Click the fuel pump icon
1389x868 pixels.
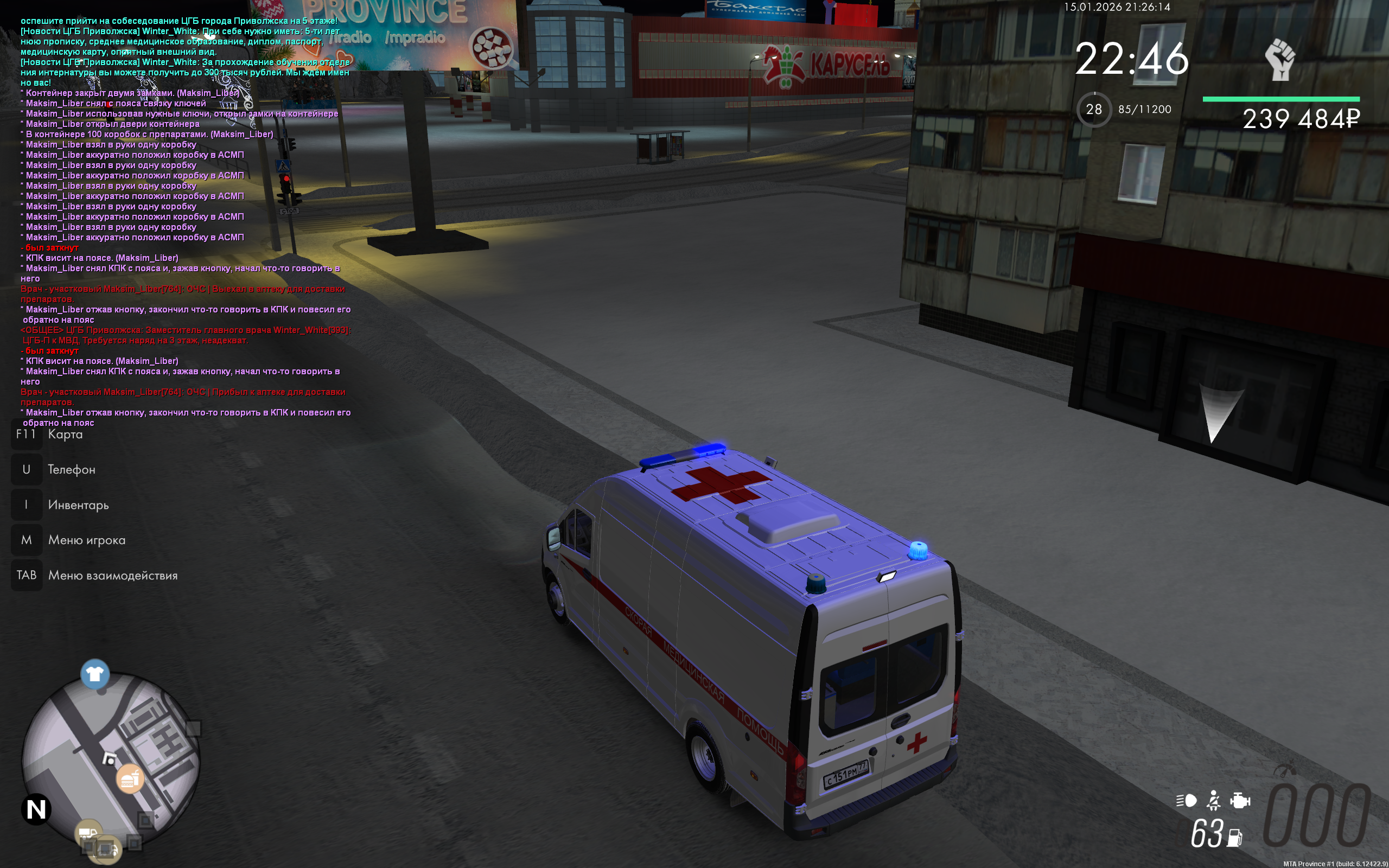[x=1234, y=838]
